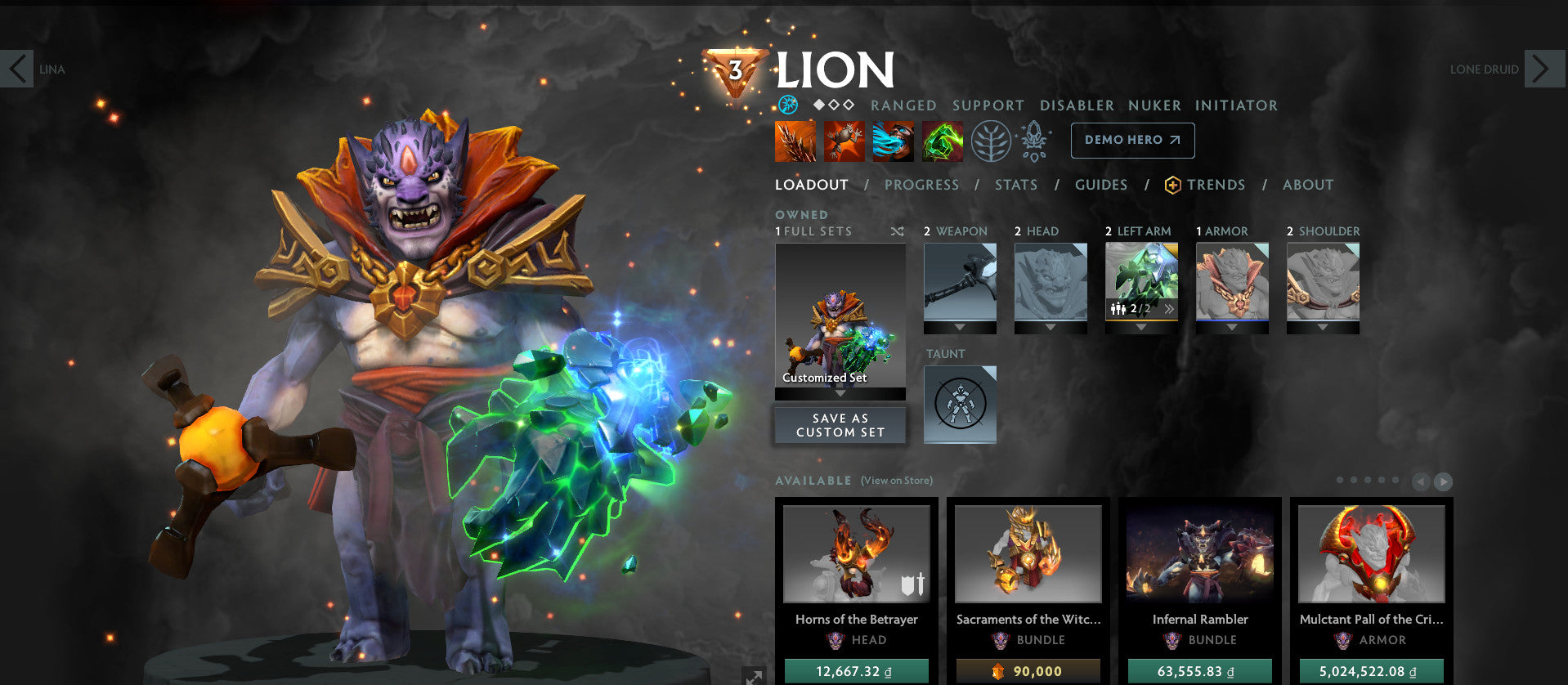The height and width of the screenshot is (685, 1568).
Task: Select the Mana Drain ability icon
Action: (x=893, y=140)
